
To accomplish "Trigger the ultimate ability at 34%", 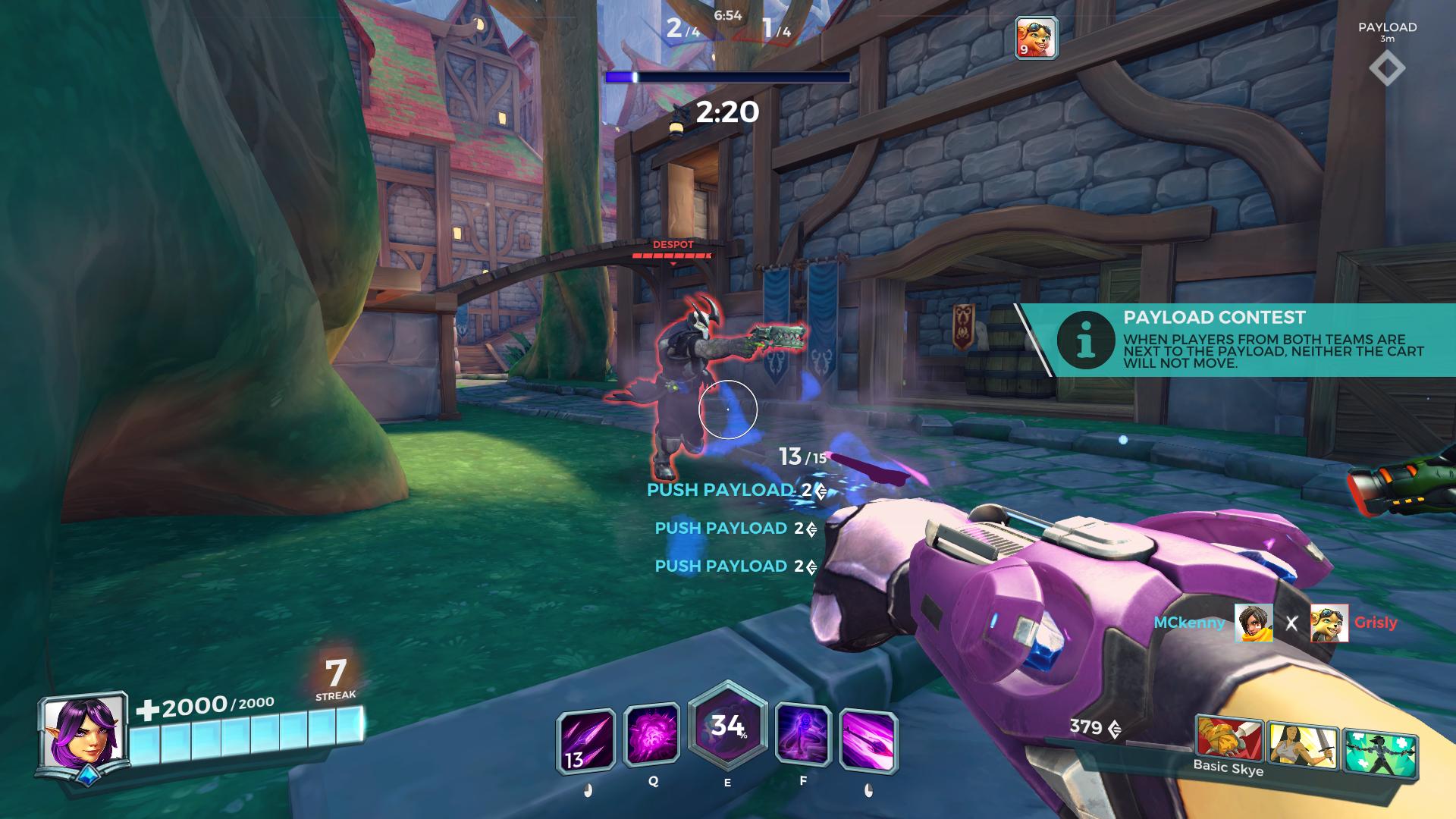I will (x=727, y=728).
